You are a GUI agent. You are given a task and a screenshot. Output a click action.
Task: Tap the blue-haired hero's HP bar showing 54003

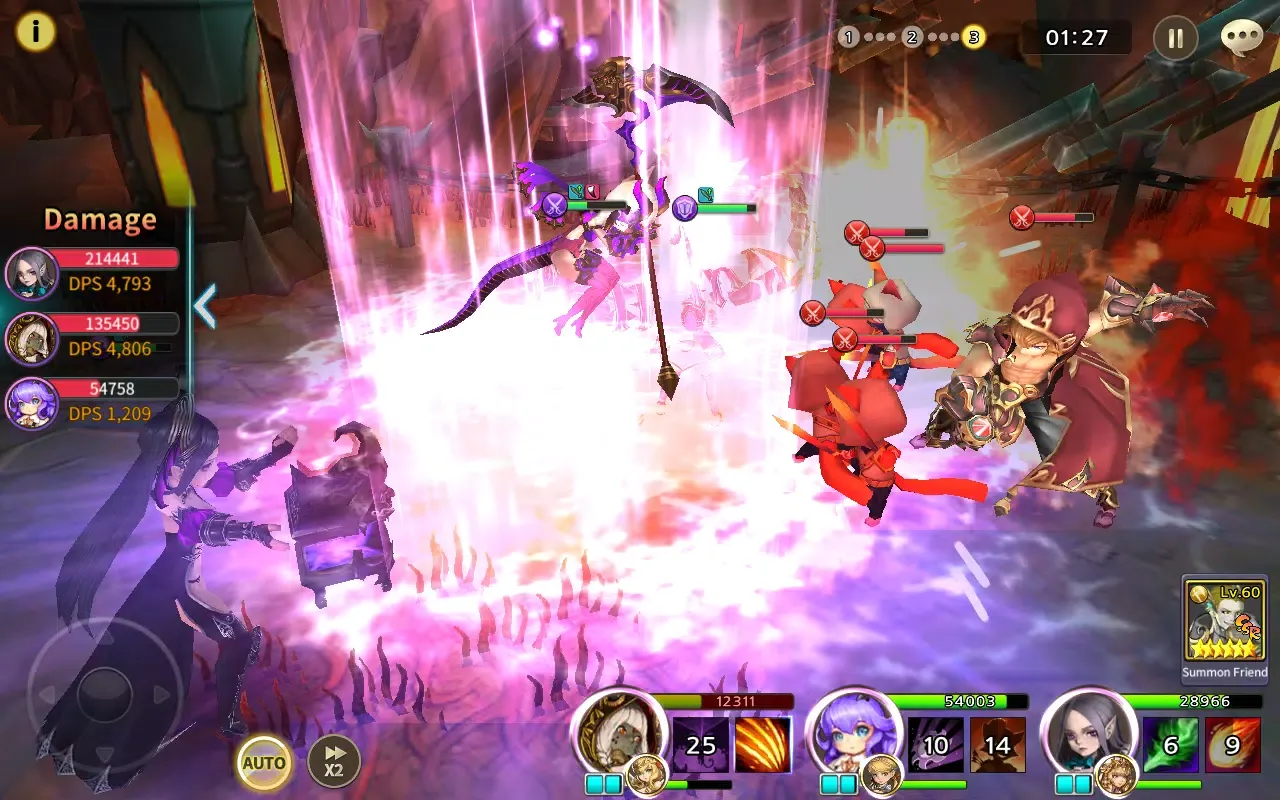point(968,702)
